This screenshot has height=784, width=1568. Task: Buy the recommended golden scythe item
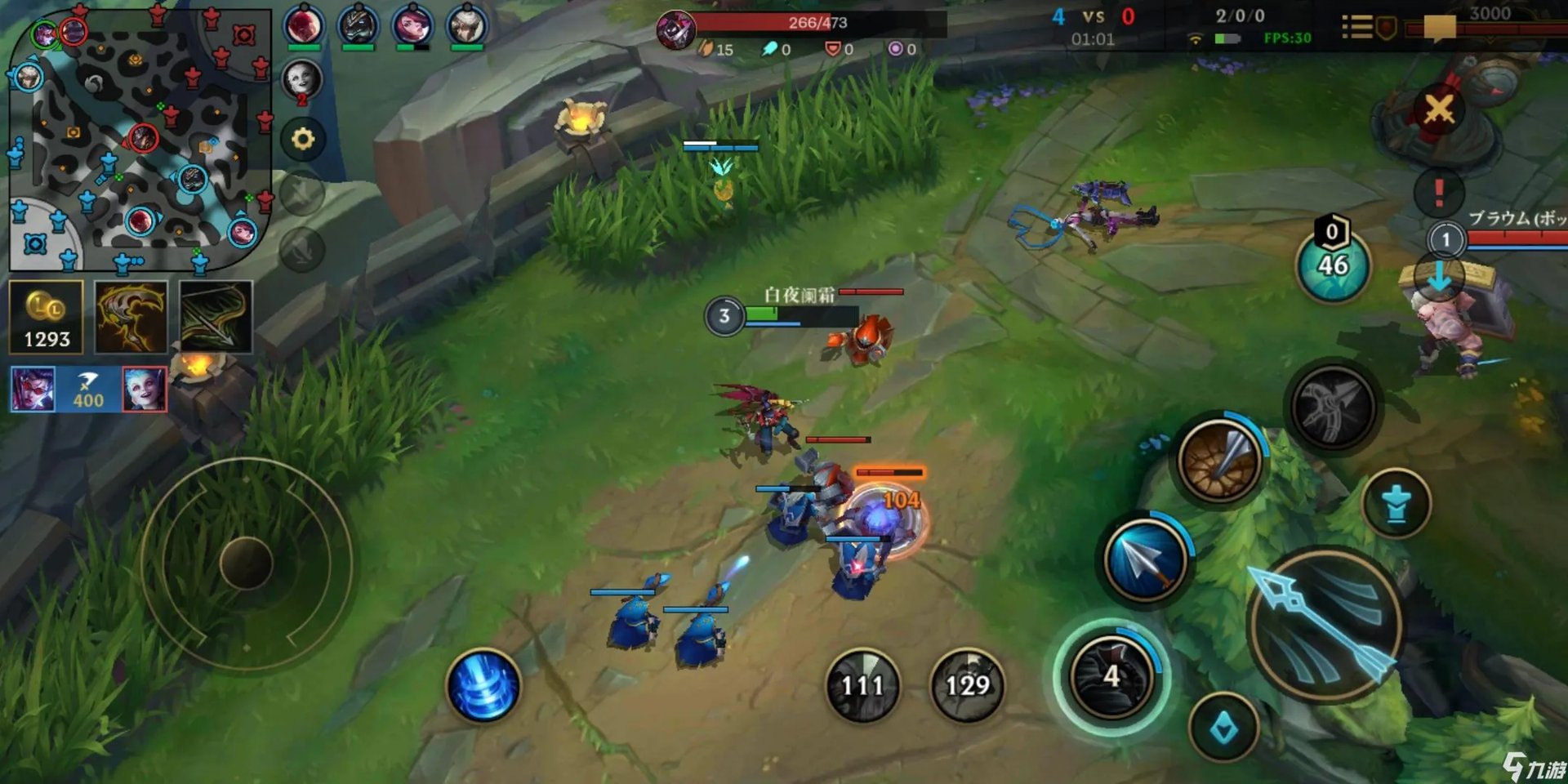click(x=131, y=317)
